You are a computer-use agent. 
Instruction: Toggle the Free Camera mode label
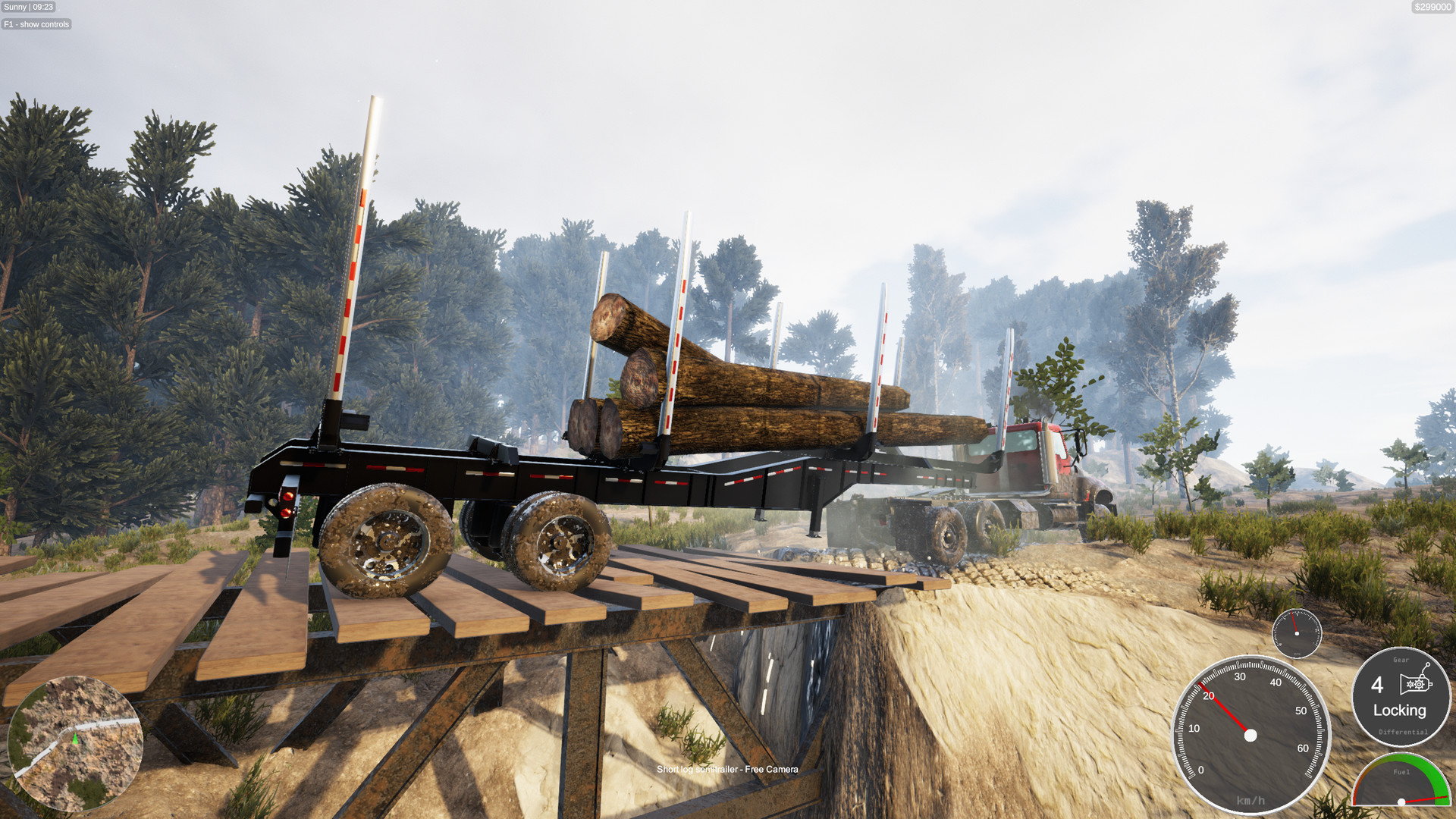click(771, 769)
